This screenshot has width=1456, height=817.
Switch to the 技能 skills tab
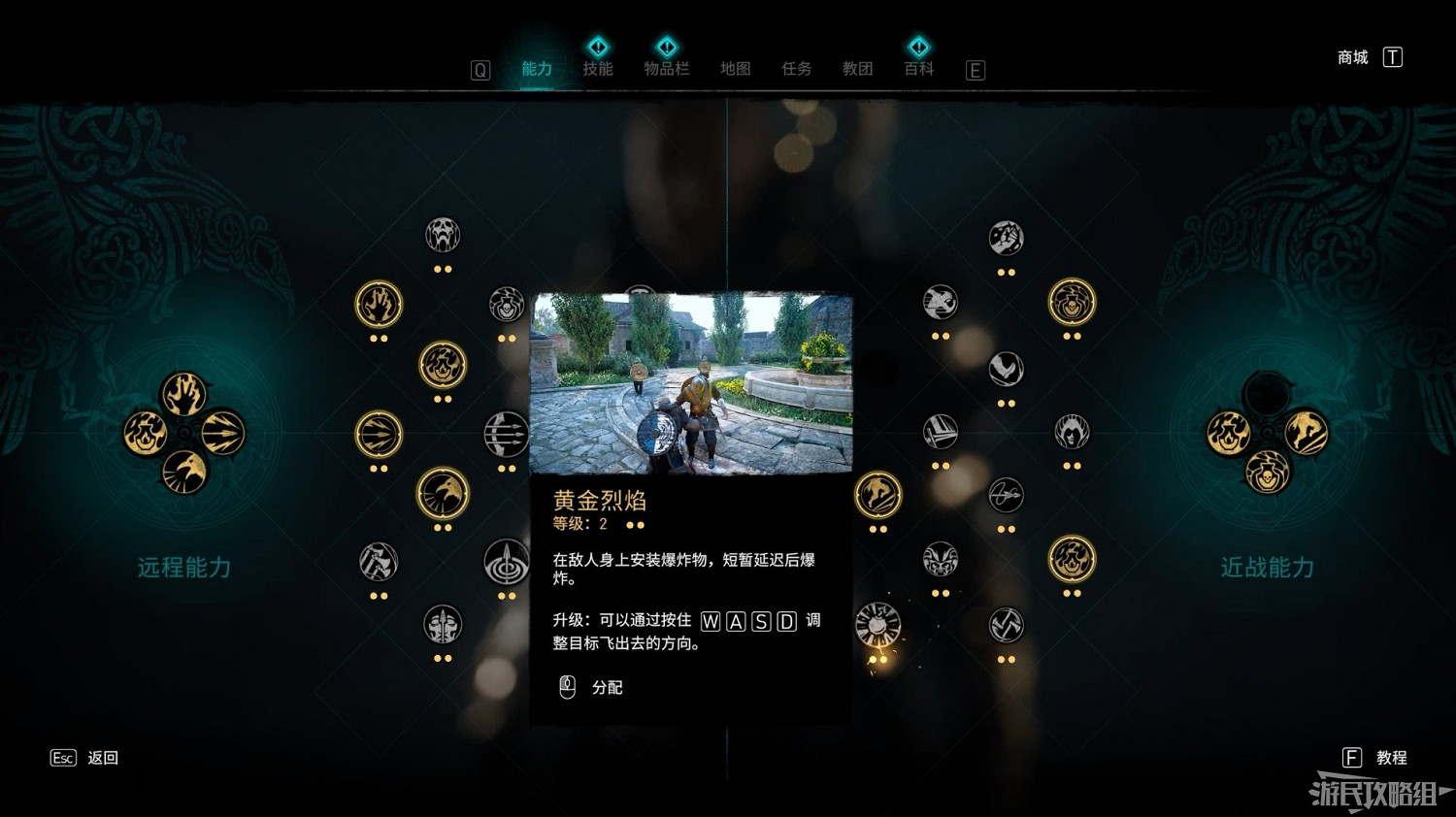(x=598, y=69)
